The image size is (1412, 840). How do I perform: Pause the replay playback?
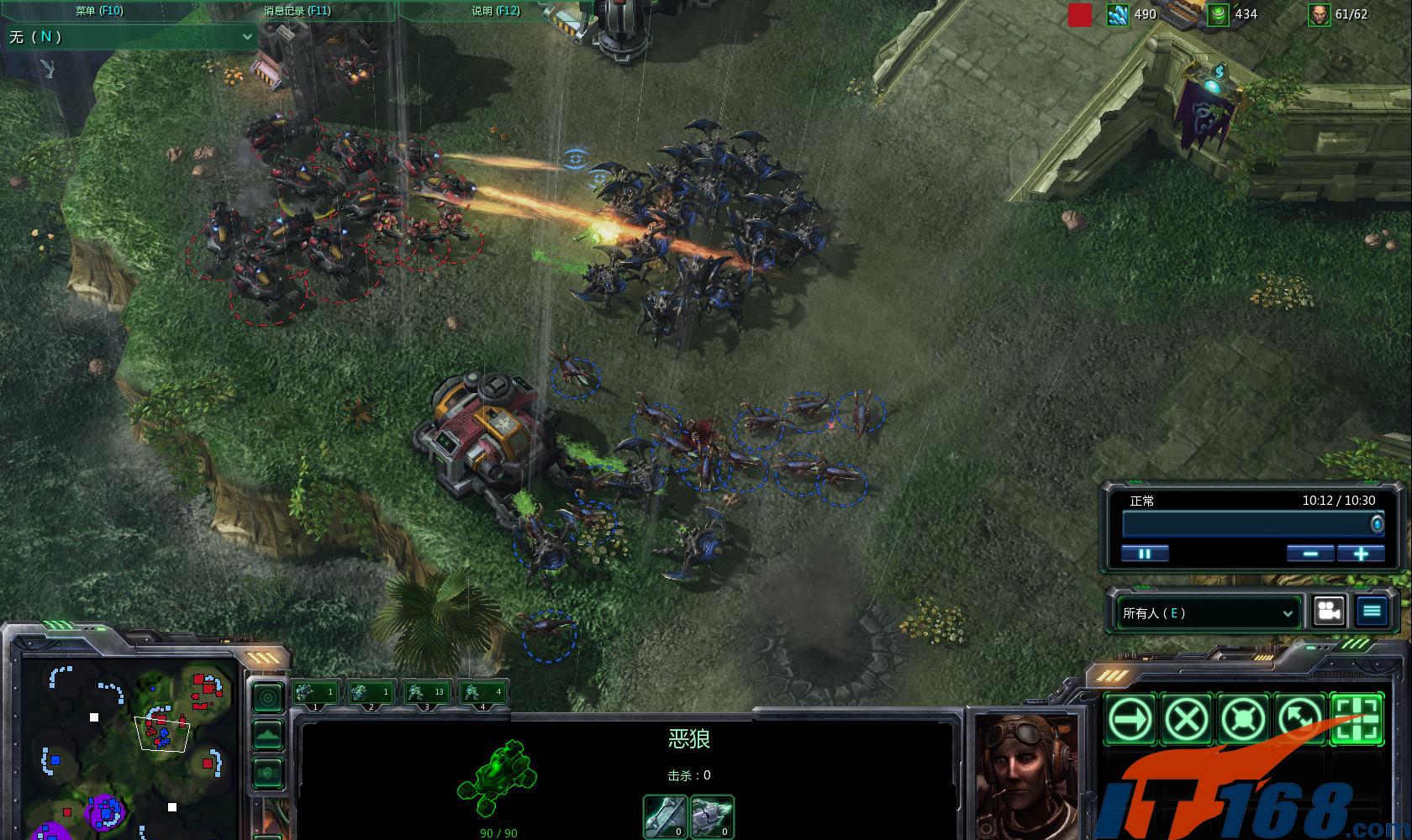[1145, 554]
